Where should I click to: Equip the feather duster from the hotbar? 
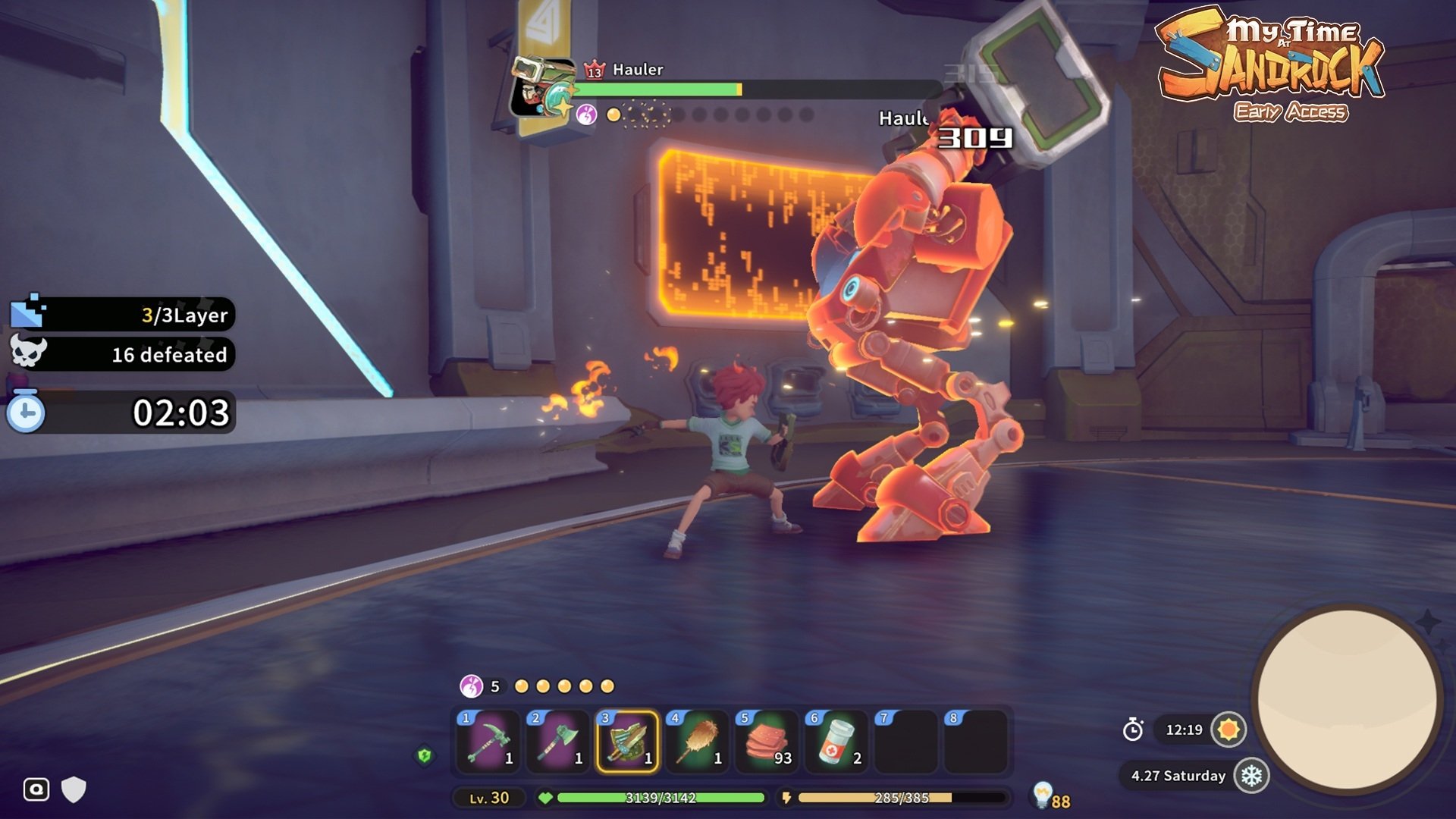(x=698, y=740)
